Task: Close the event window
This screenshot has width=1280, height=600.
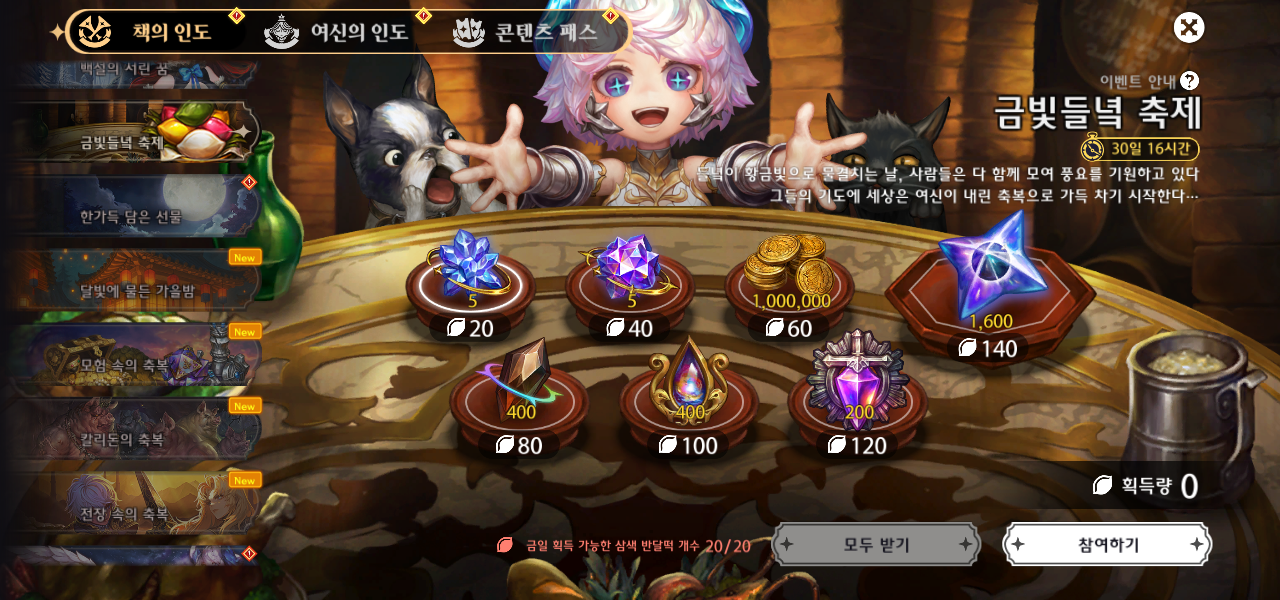Action: (1188, 28)
